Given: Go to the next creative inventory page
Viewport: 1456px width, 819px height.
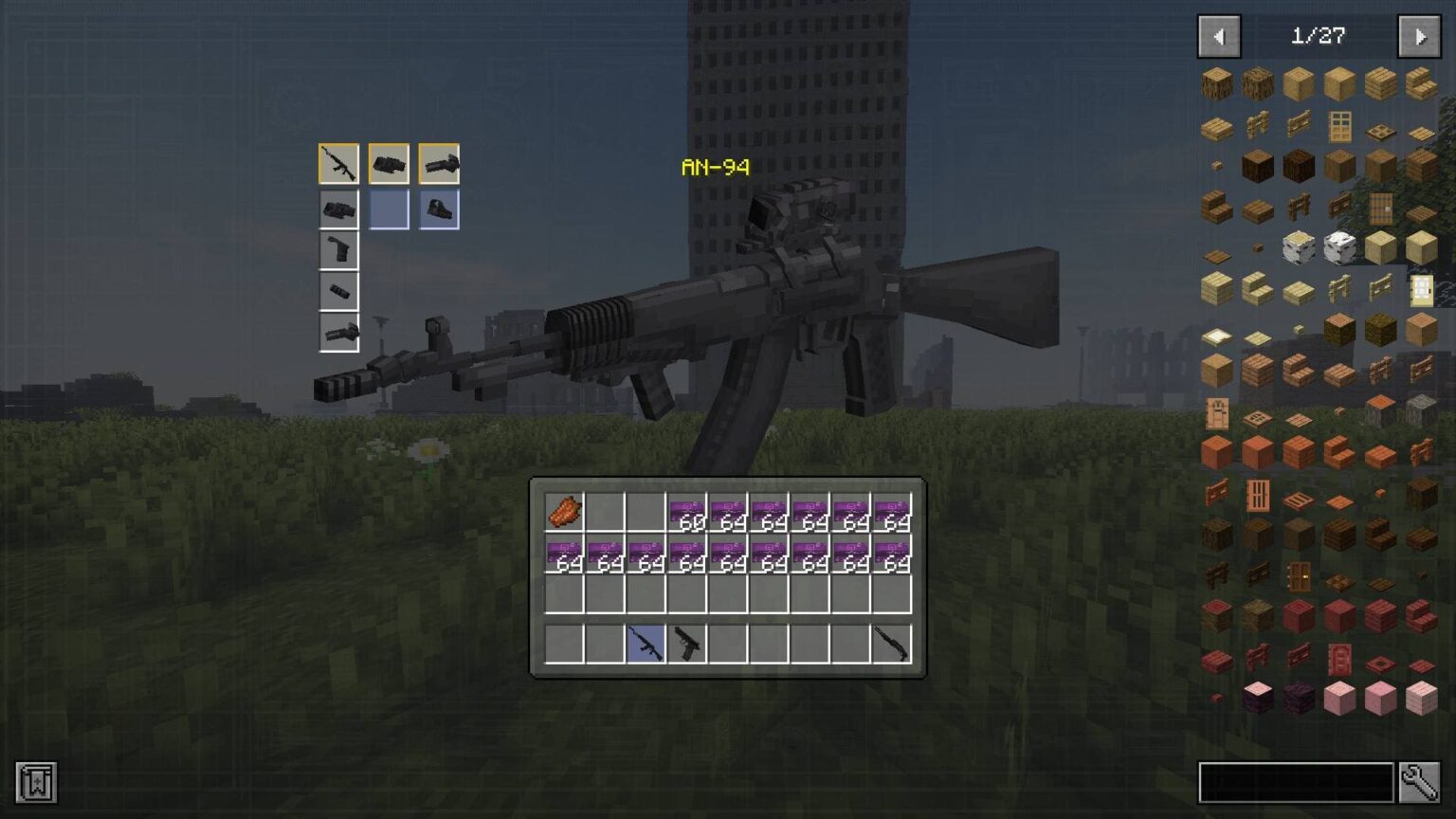Looking at the screenshot, I should tap(1419, 37).
